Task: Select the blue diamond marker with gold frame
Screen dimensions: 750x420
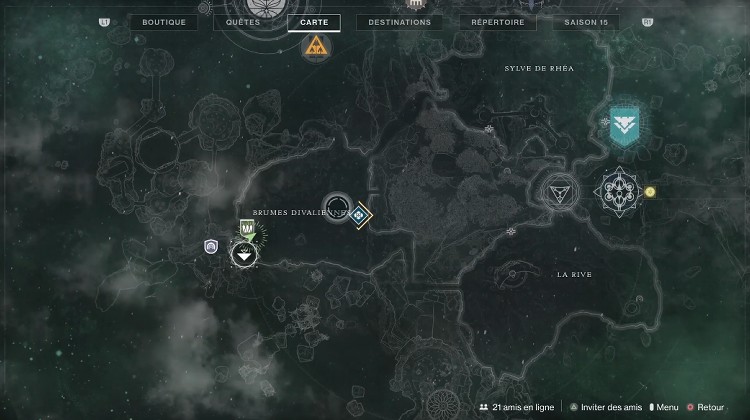Action: click(359, 213)
